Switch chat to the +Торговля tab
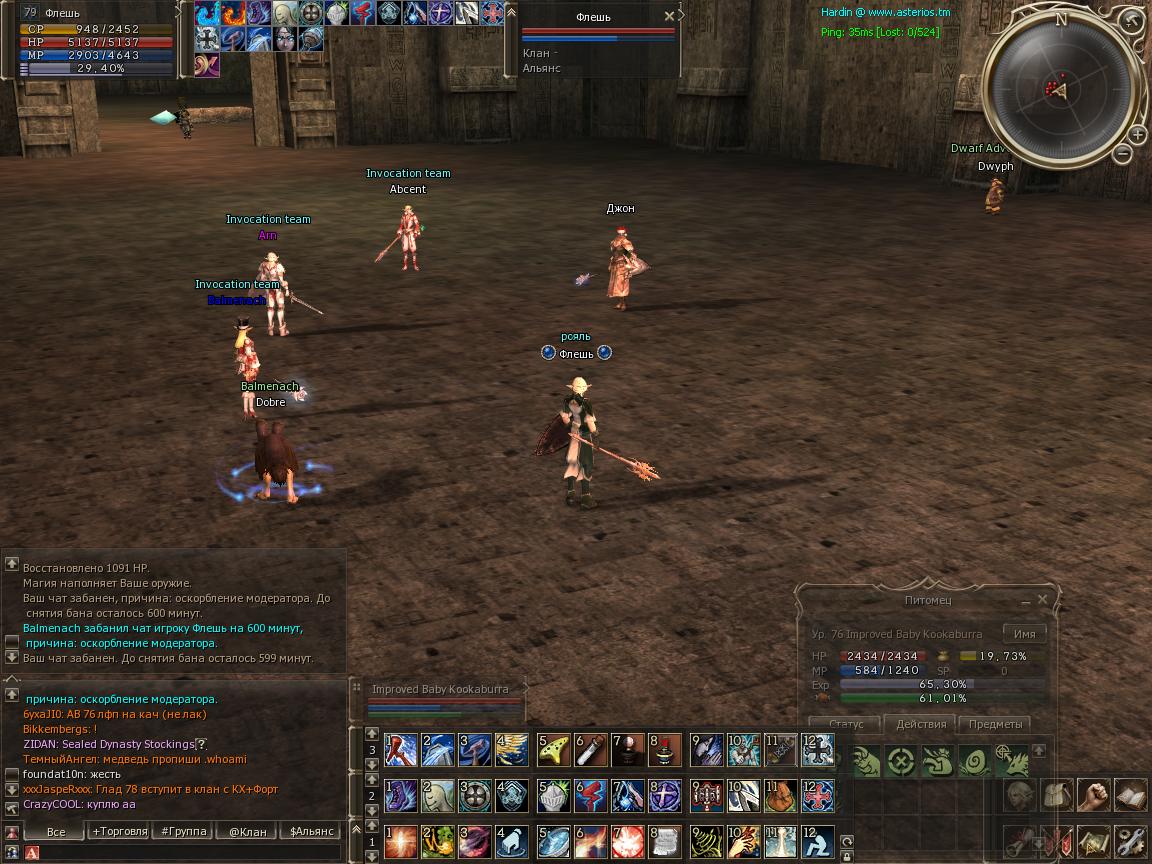This screenshot has height=864, width=1152. [x=119, y=831]
